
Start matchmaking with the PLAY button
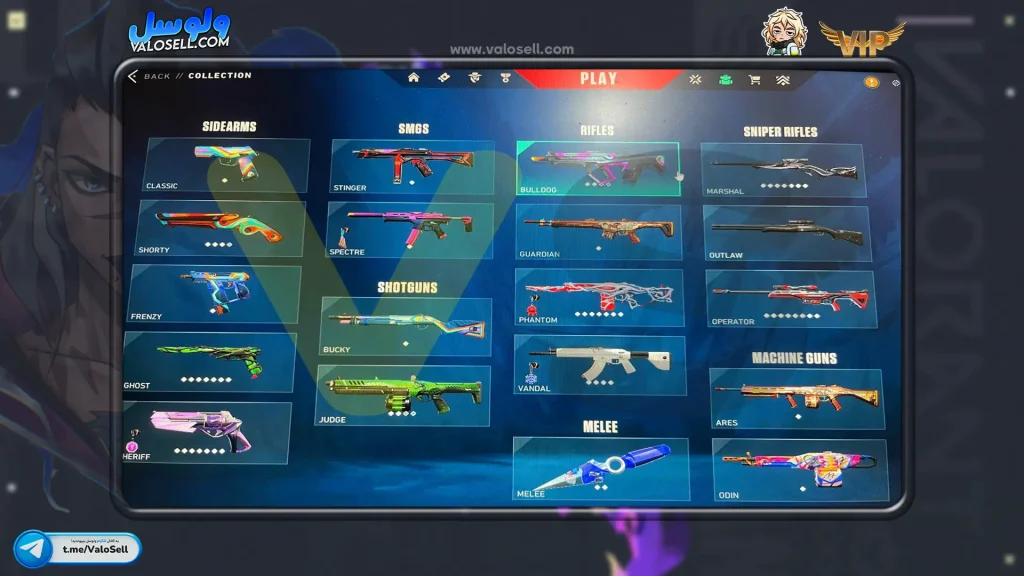pyautogui.click(x=598, y=79)
